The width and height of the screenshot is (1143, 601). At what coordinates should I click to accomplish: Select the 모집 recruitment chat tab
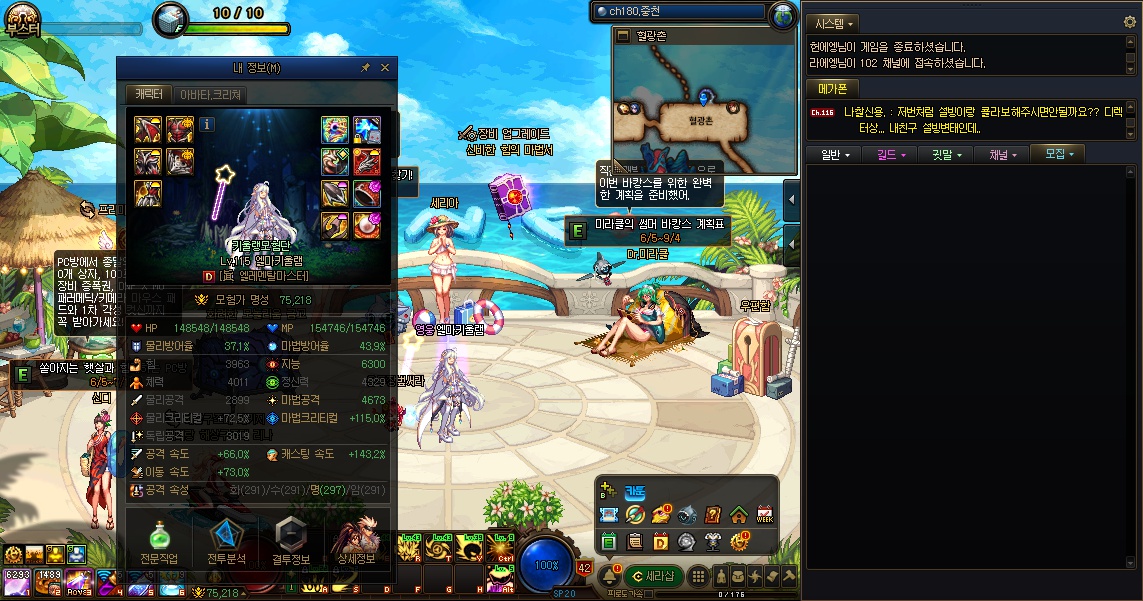tap(1058, 155)
